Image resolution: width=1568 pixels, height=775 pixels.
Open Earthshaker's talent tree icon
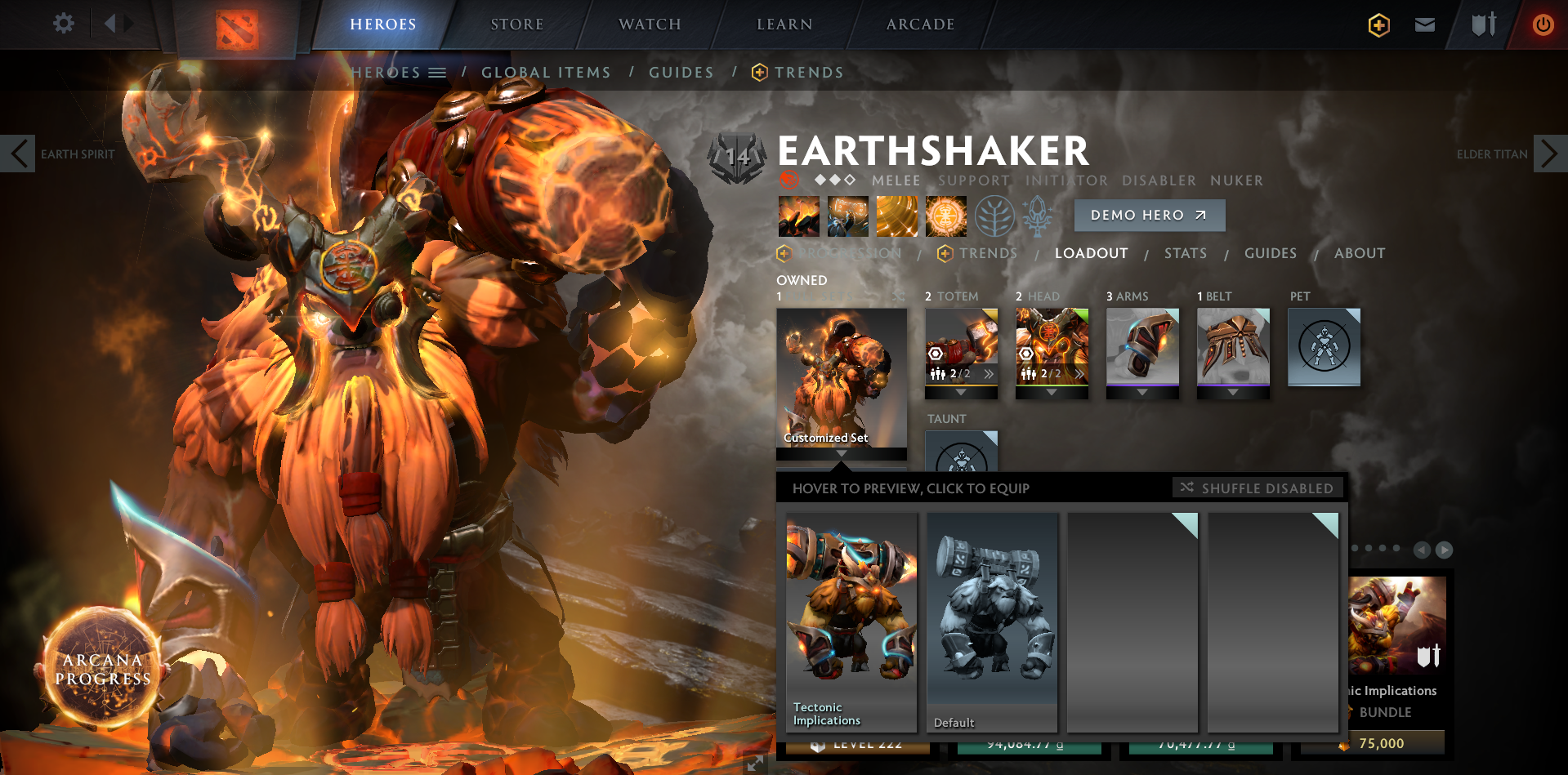pyautogui.click(x=995, y=216)
